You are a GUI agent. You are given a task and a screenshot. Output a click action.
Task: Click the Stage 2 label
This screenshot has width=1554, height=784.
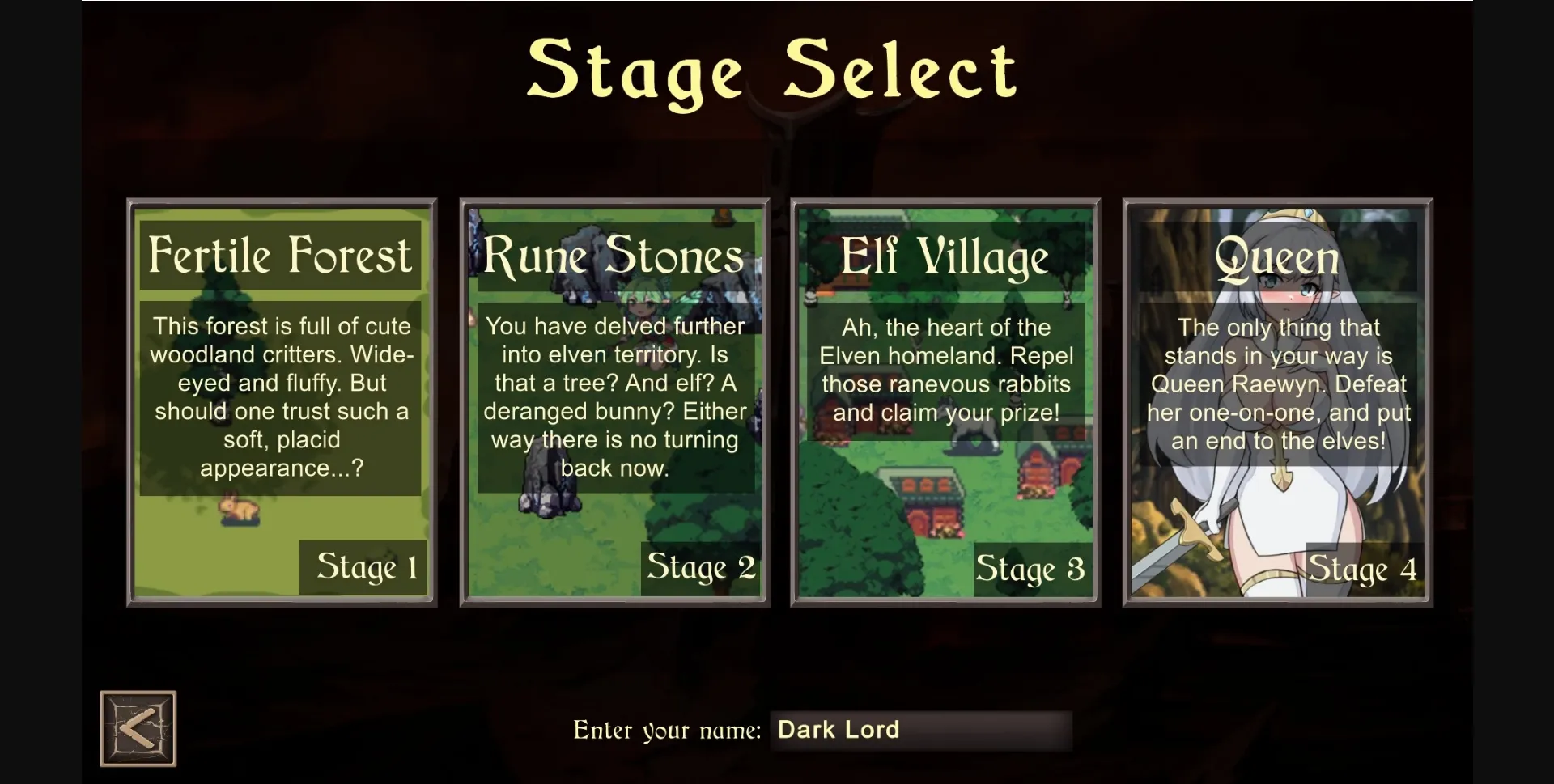point(700,568)
